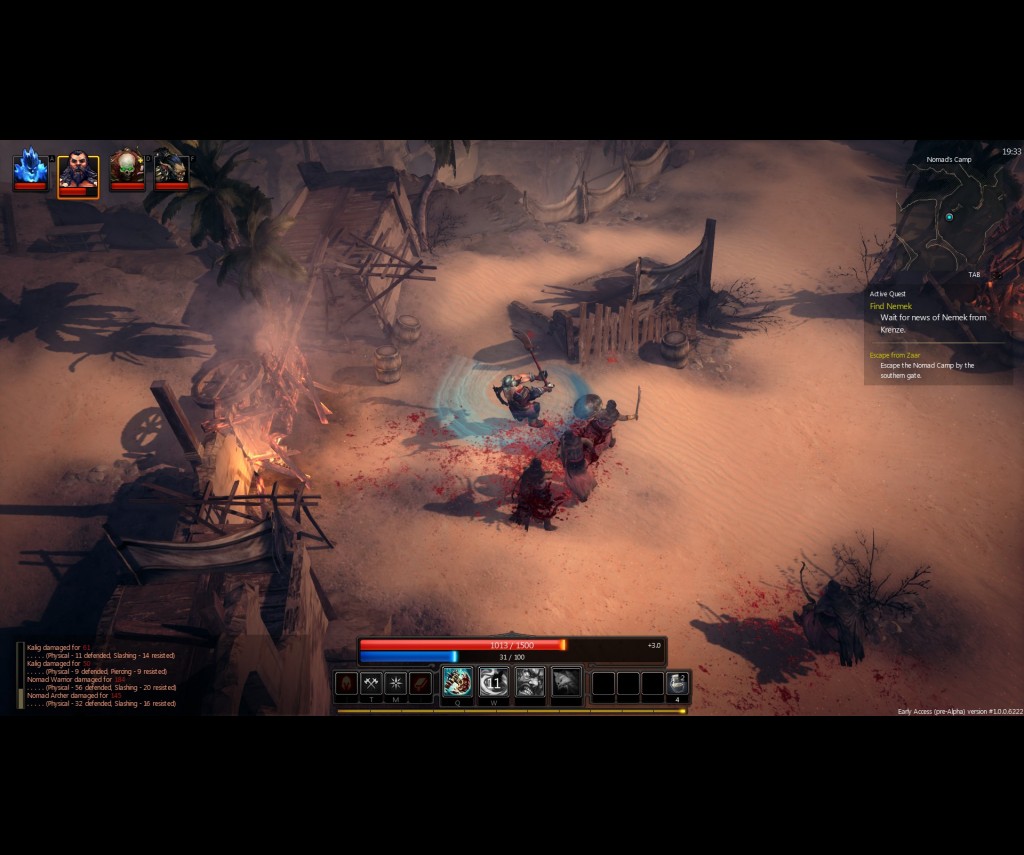This screenshot has width=1024, height=855.
Task: Use the highlighted Q ability
Action: 457,682
